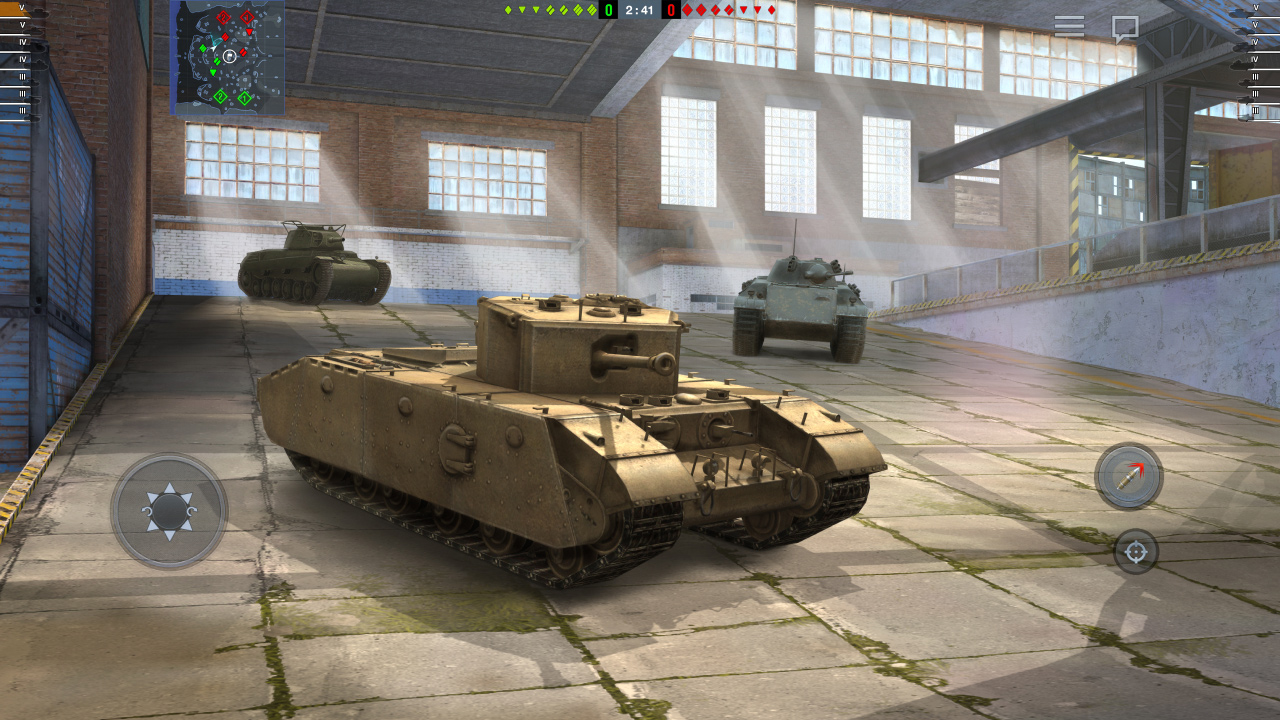The width and height of the screenshot is (1280, 720).
Task: Click a green ally diamond in the top bar
Action: click(x=506, y=11)
